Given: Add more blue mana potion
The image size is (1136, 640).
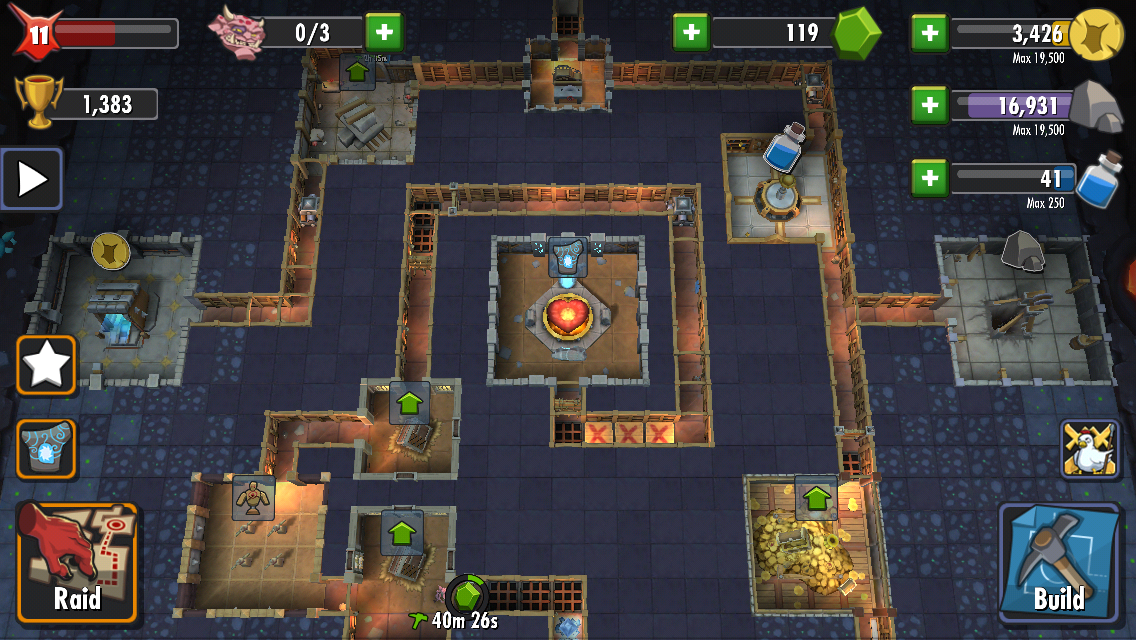Looking at the screenshot, I should 929,179.
